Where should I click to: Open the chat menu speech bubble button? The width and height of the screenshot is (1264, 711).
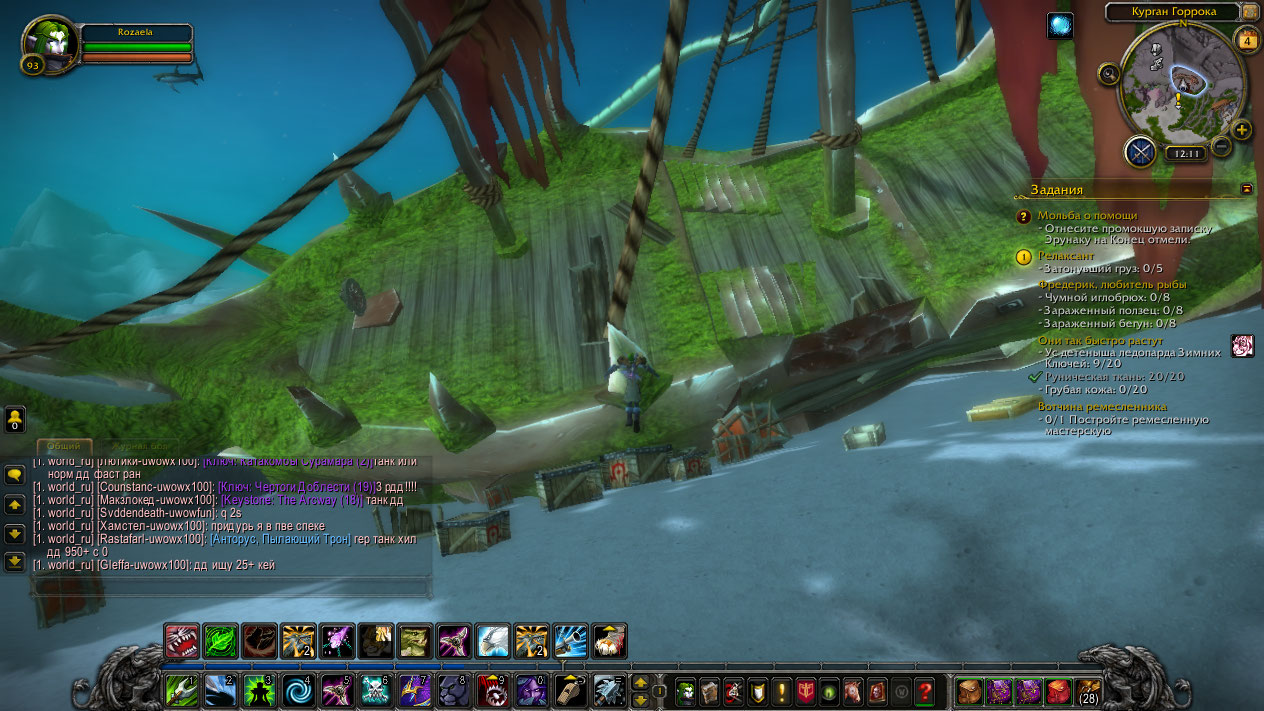pos(15,475)
